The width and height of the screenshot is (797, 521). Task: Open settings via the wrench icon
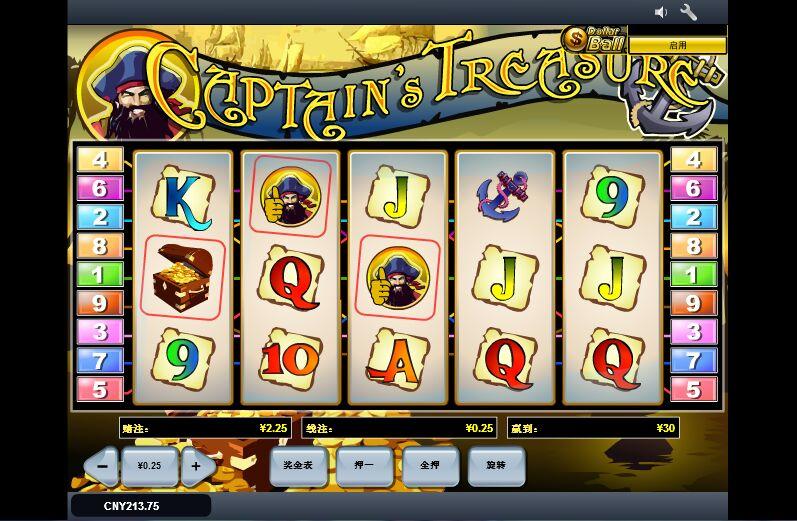(689, 12)
